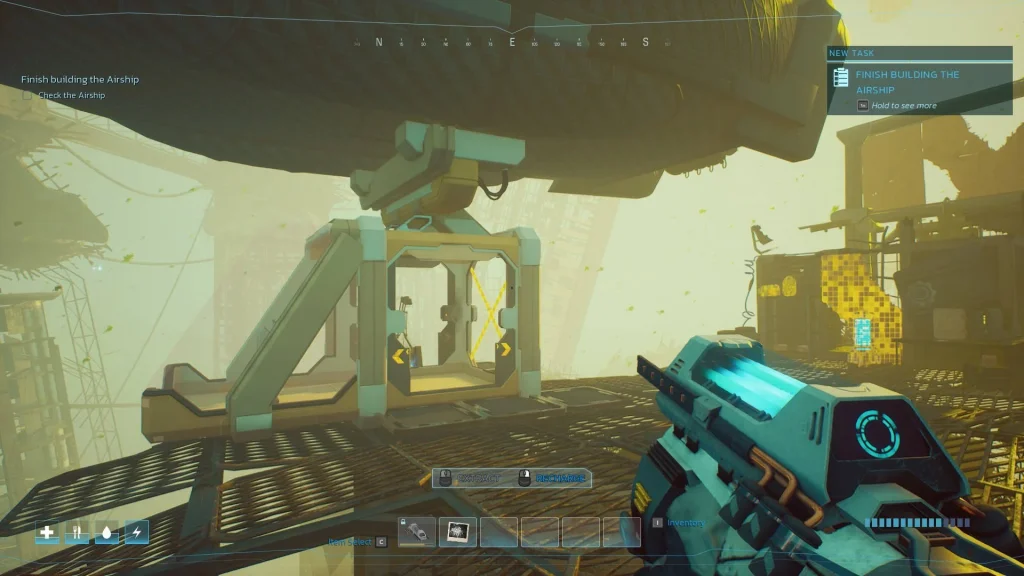
Task: Open the Inventory label beside the hotbar
Action: tap(685, 523)
